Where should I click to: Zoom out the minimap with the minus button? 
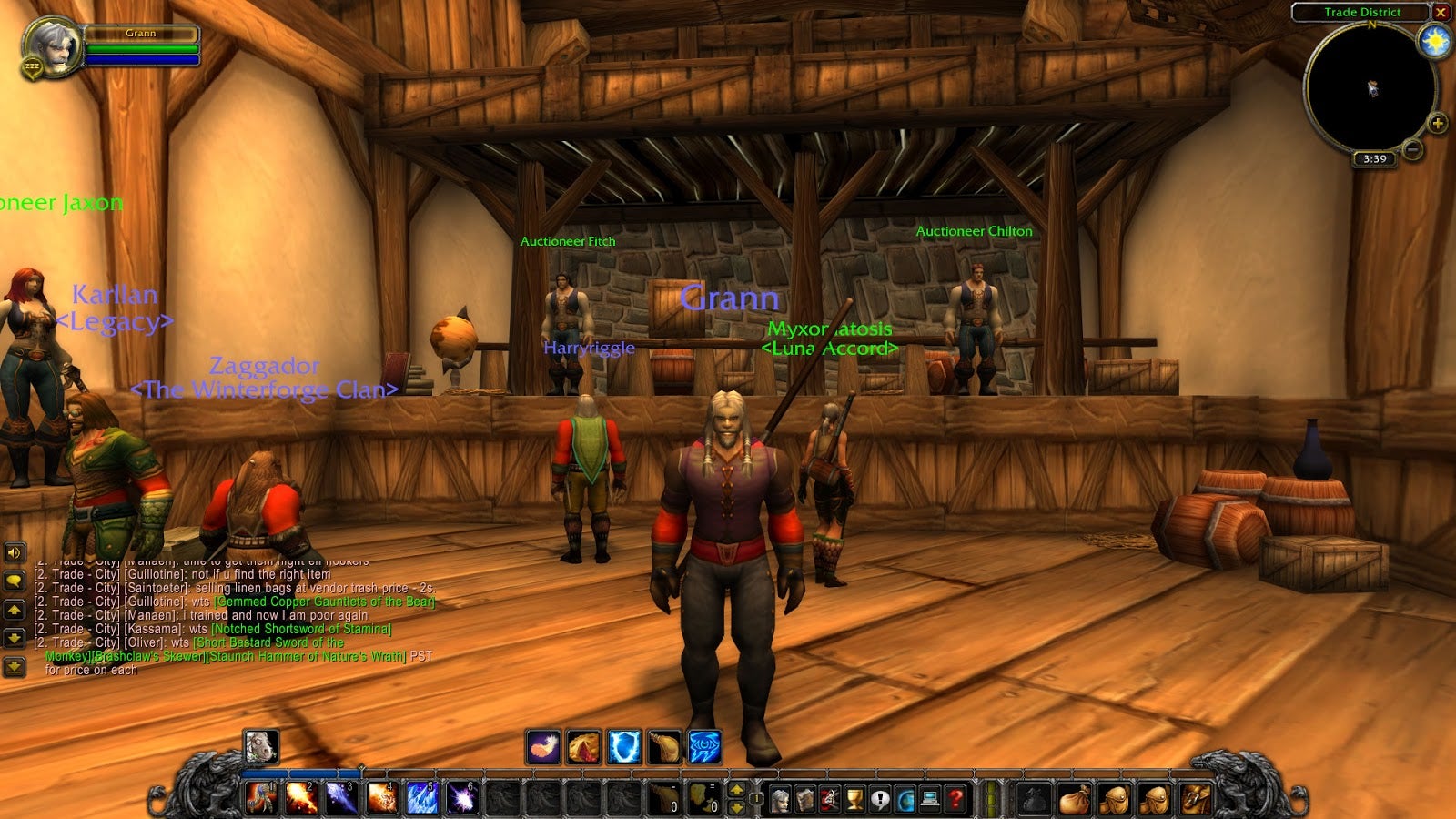[1411, 148]
